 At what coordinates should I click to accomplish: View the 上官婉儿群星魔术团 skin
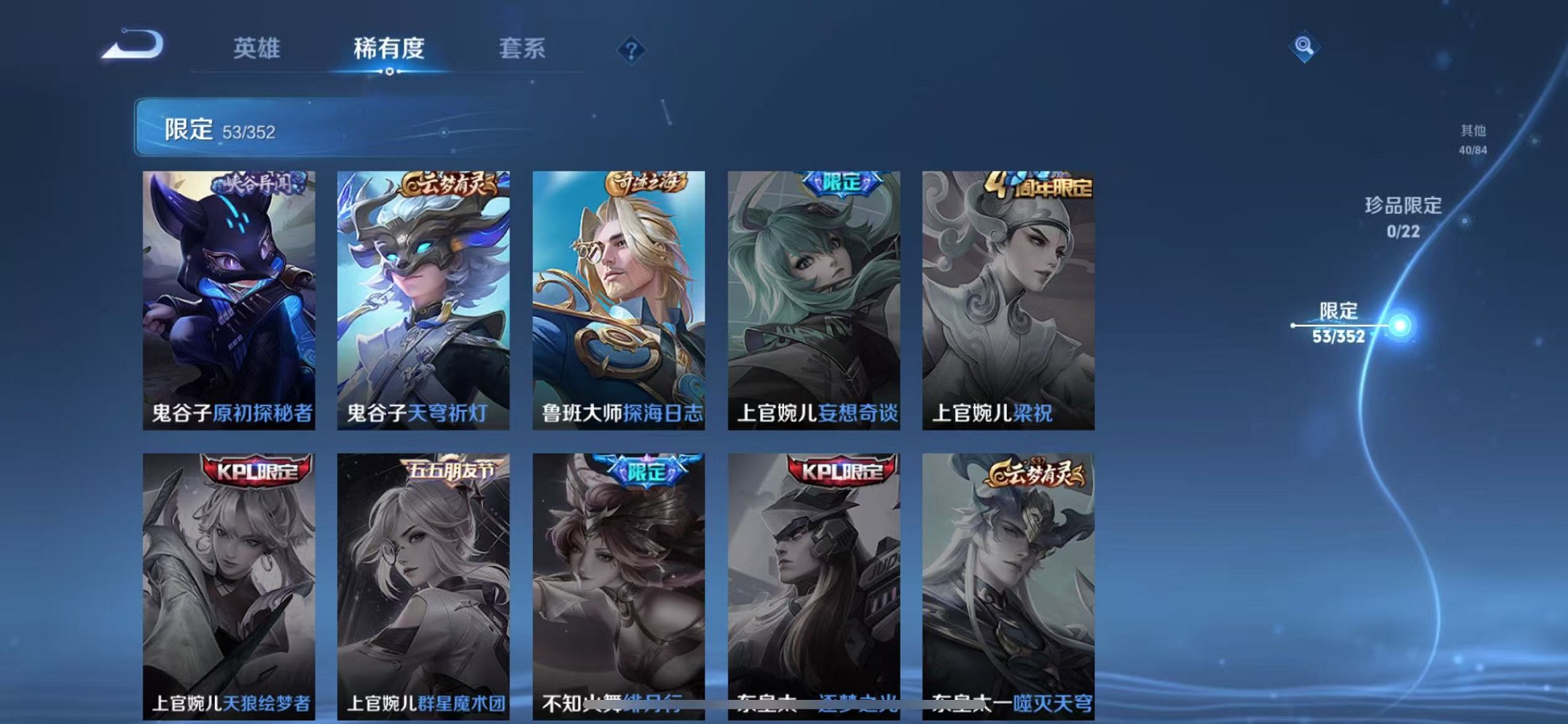[423, 583]
